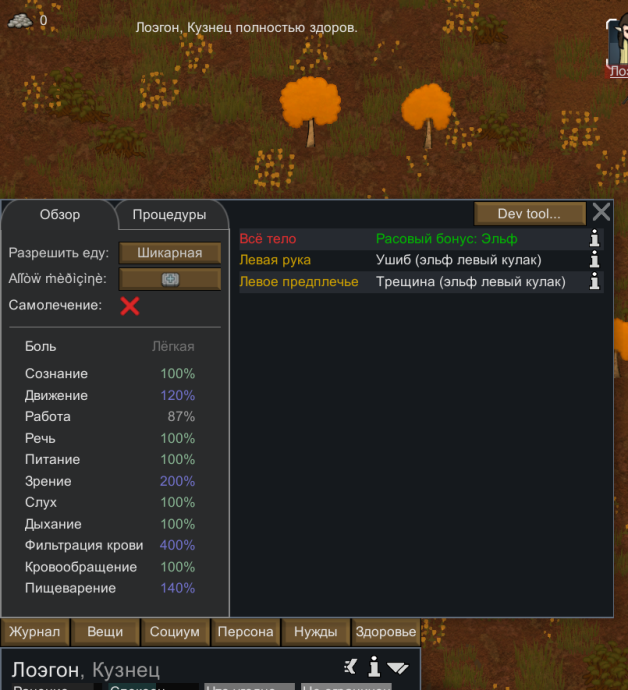Show info for the Трещина injury

pos(595,282)
